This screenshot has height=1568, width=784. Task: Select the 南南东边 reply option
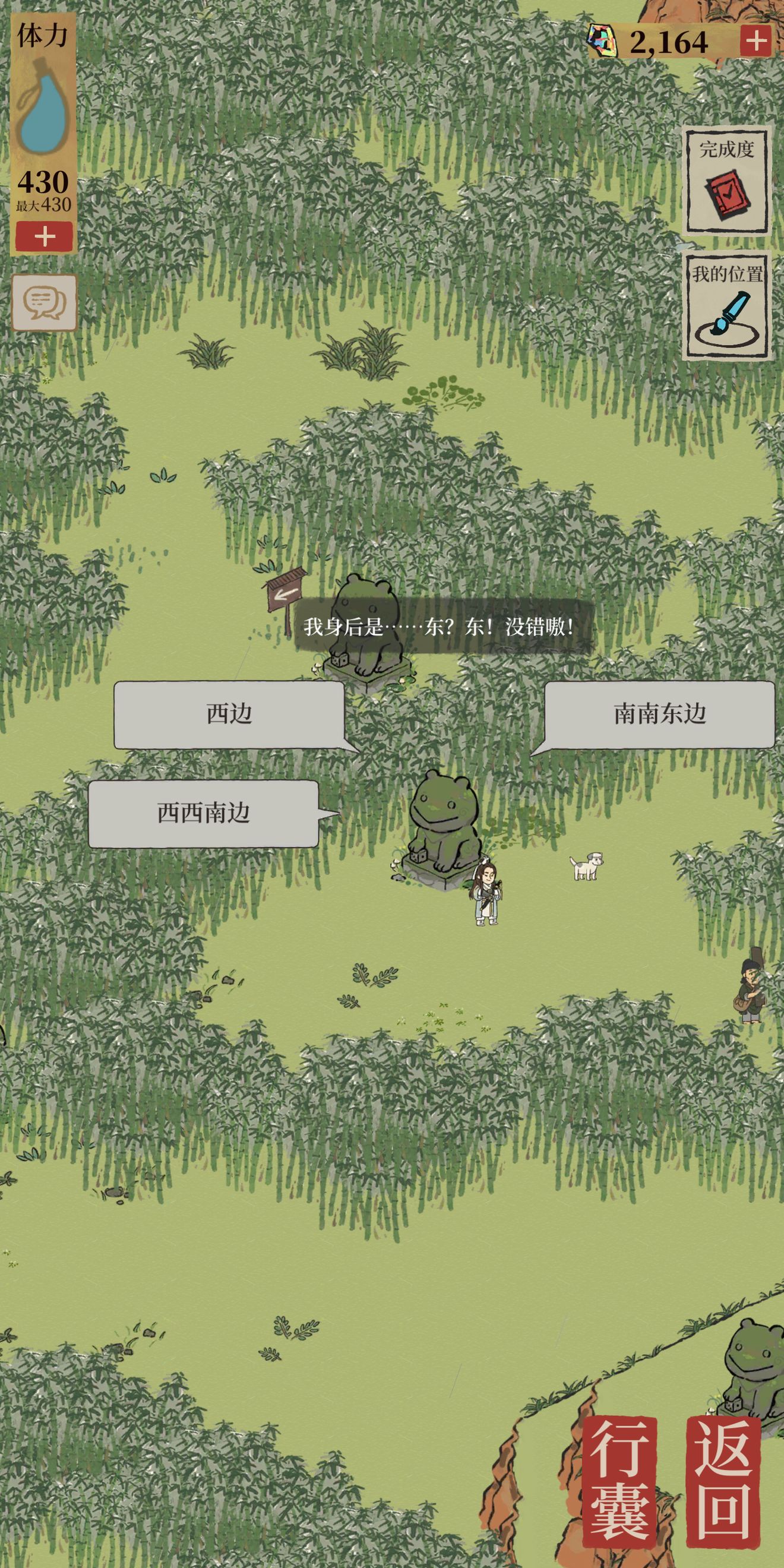click(659, 715)
